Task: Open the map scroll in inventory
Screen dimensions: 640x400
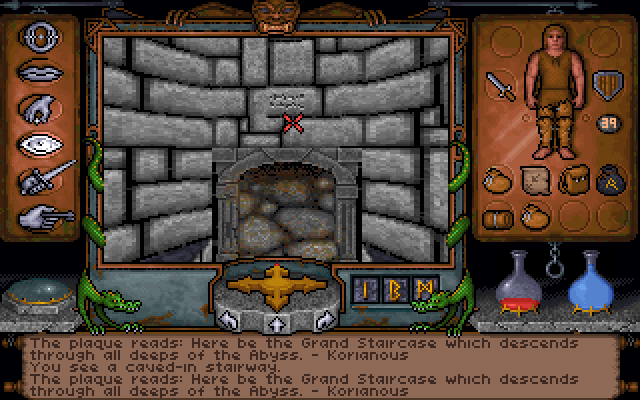Action: point(534,180)
